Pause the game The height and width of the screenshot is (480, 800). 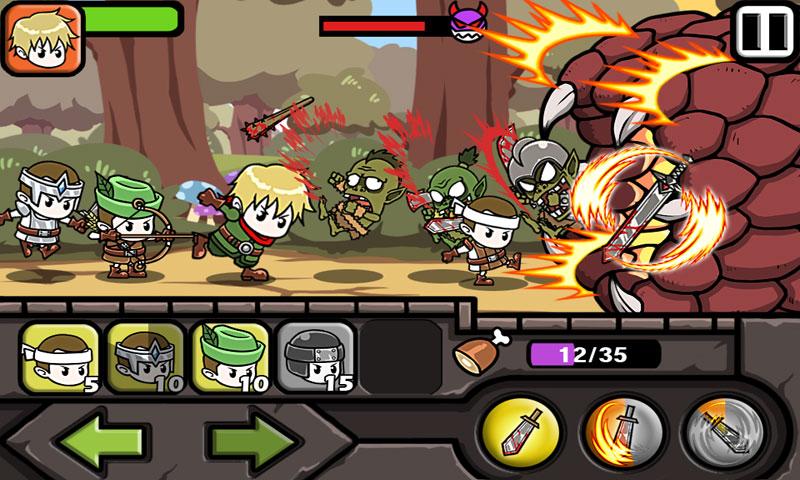click(763, 31)
